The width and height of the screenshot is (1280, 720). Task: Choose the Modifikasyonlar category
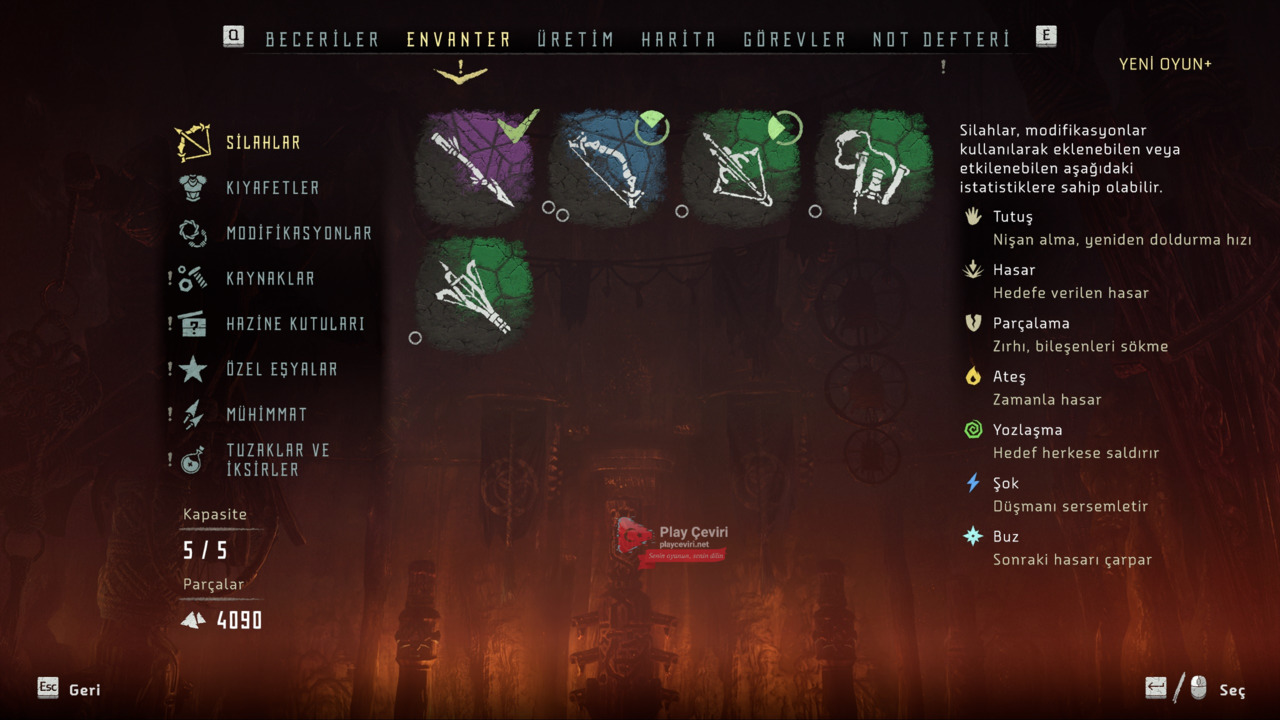[298, 233]
